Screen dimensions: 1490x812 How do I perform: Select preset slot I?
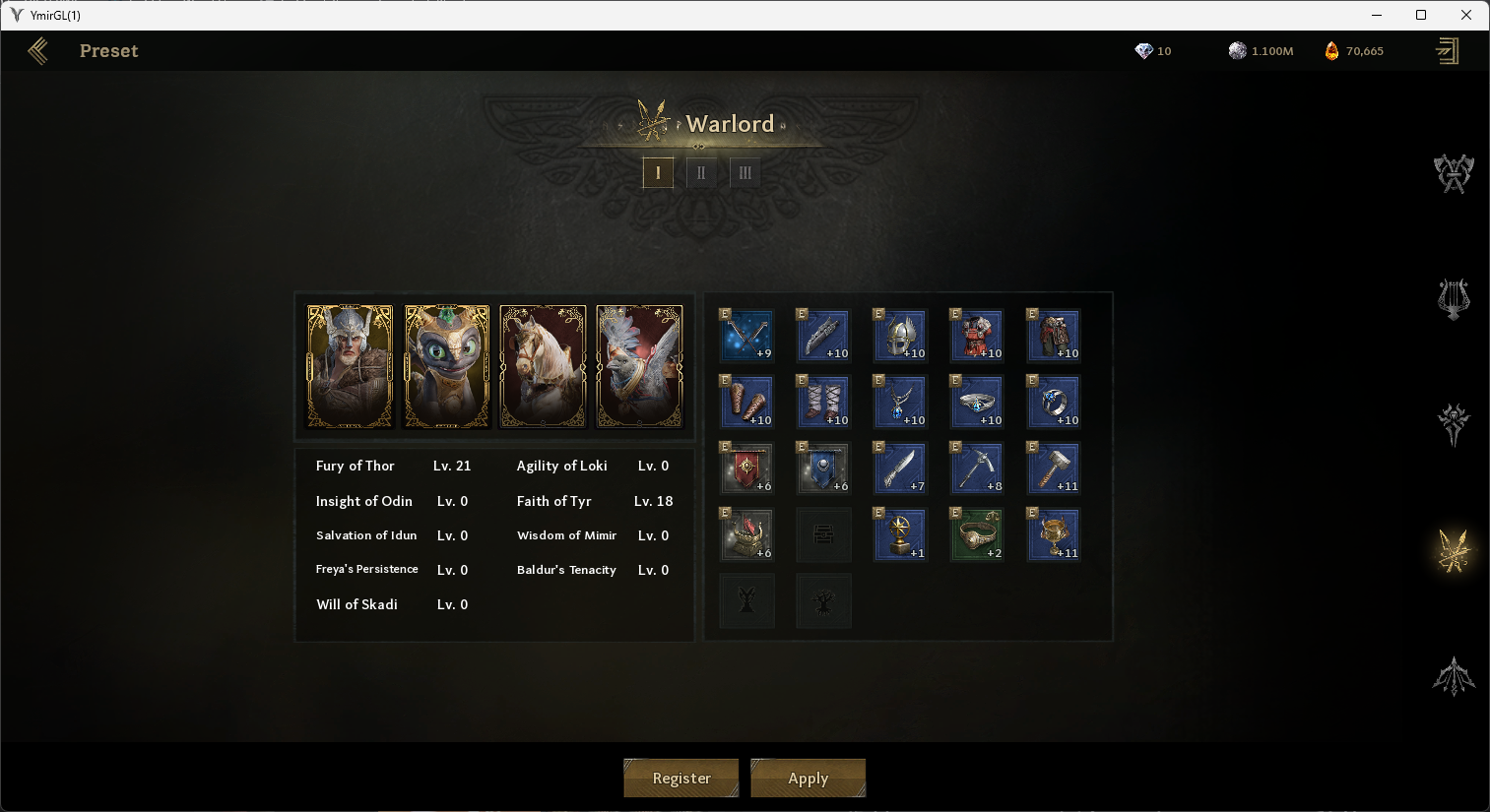[x=658, y=173]
